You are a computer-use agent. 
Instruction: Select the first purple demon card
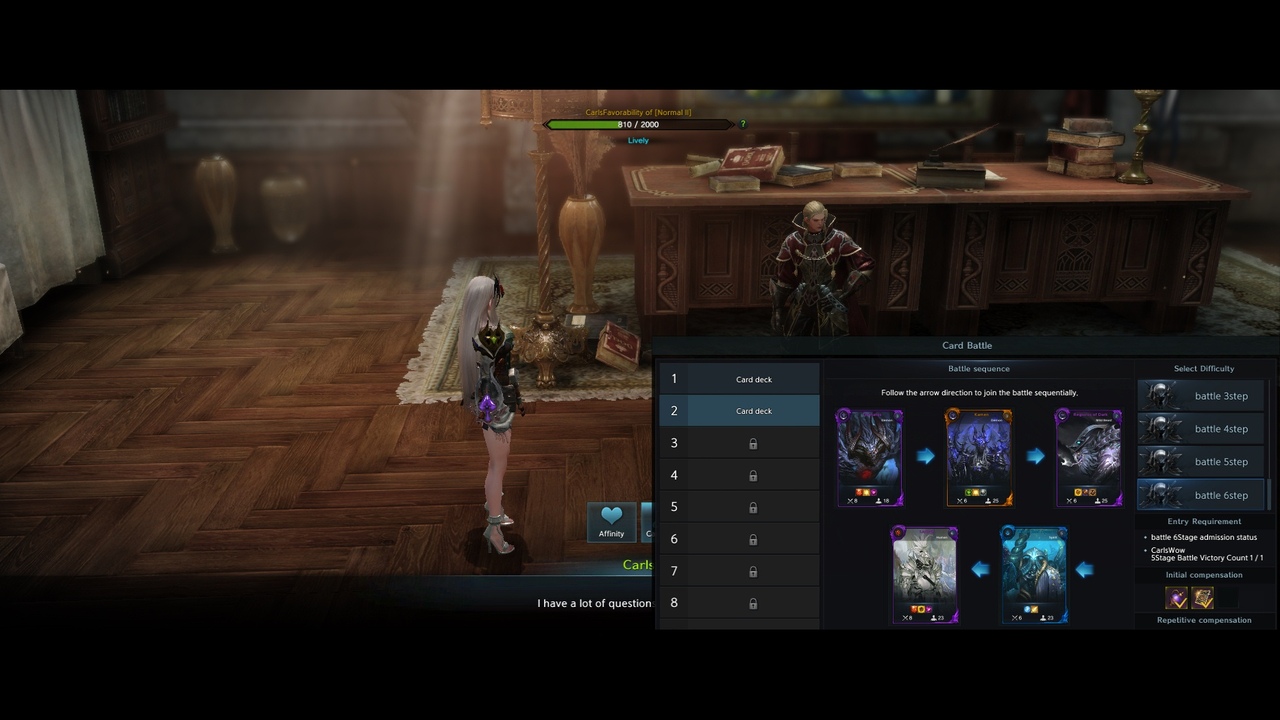(870, 457)
